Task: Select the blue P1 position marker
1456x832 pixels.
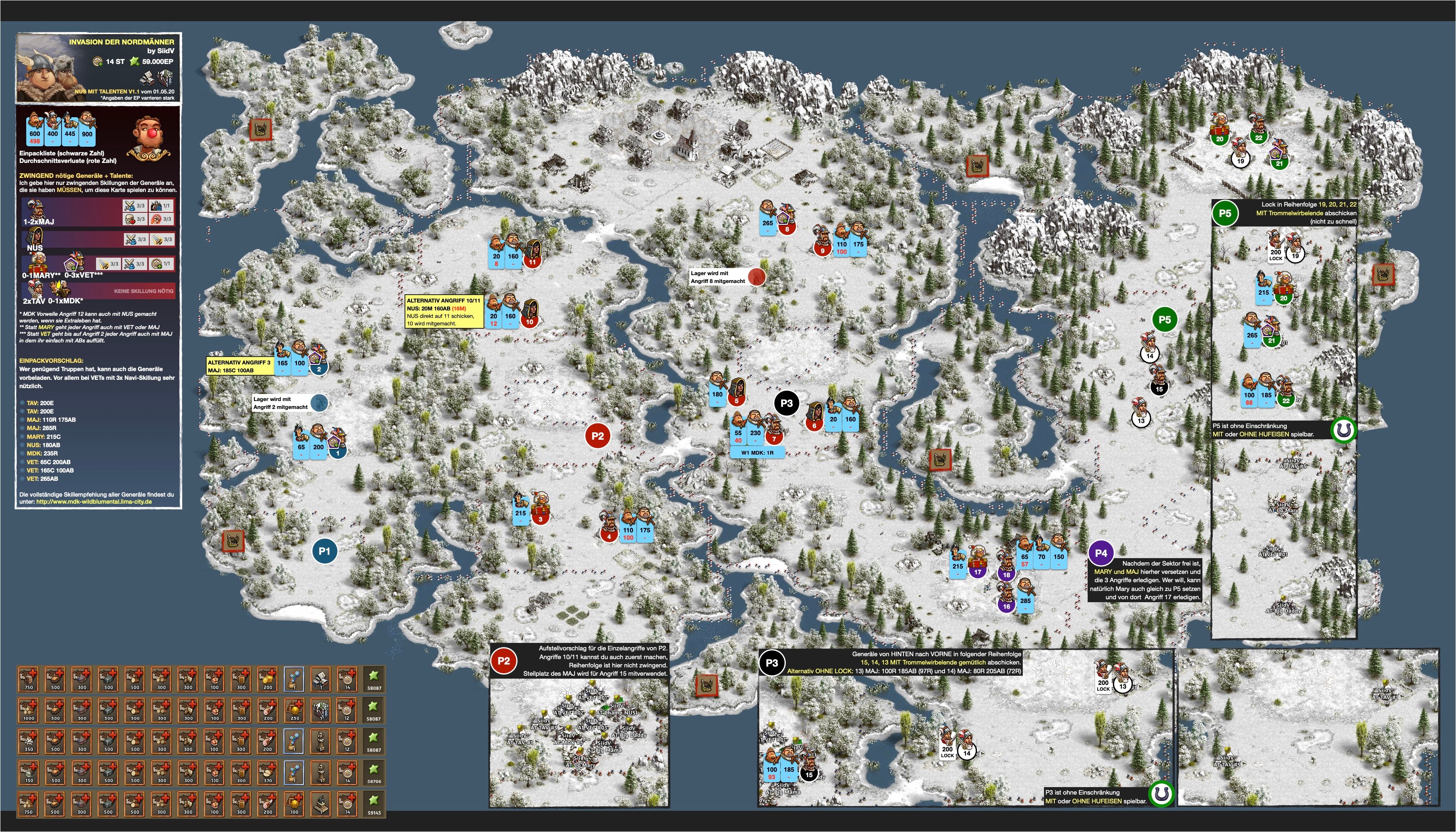Action: 324,551
